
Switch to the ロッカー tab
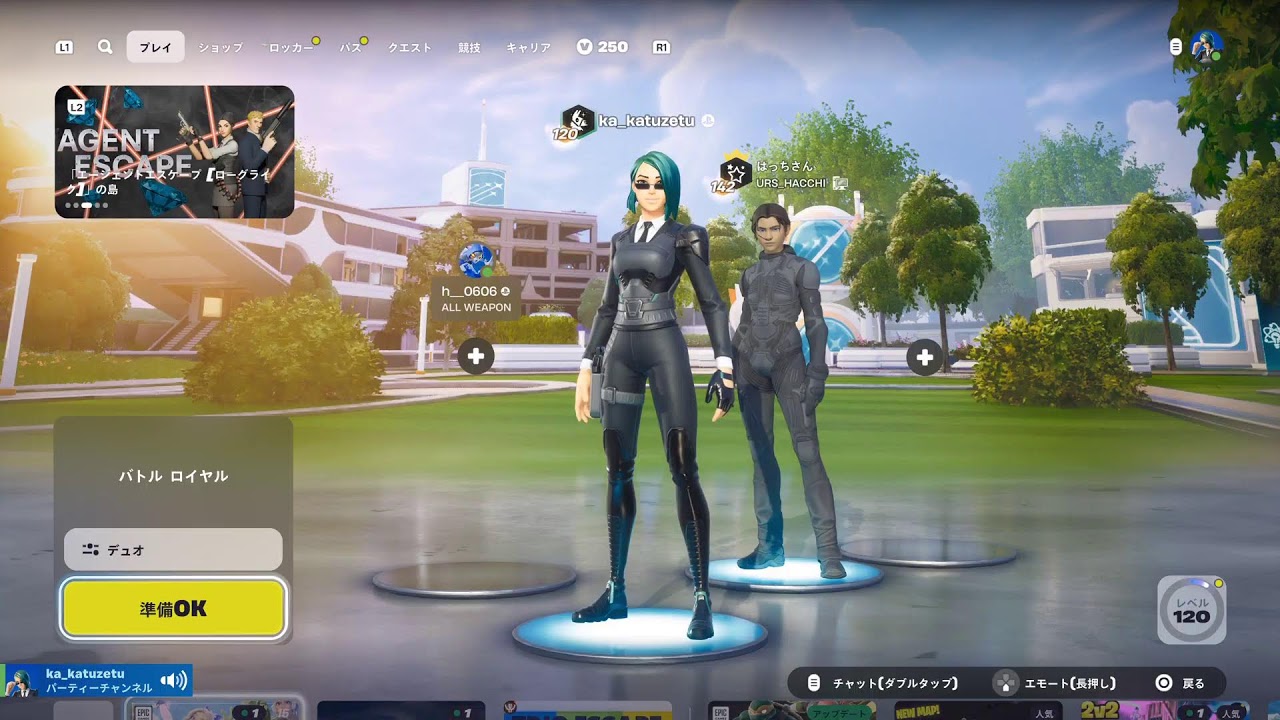(x=290, y=47)
